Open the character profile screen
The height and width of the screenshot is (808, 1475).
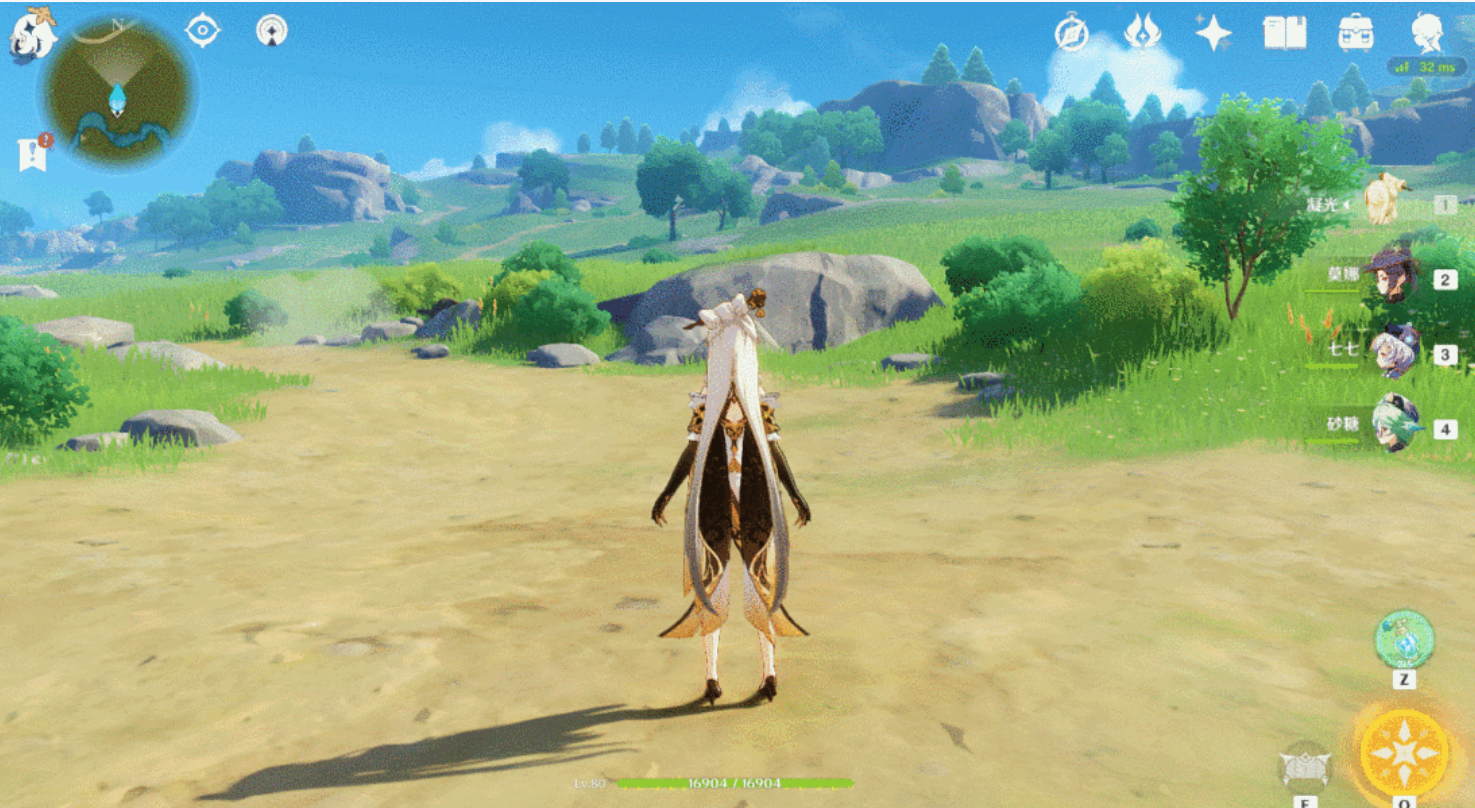(x=1427, y=33)
